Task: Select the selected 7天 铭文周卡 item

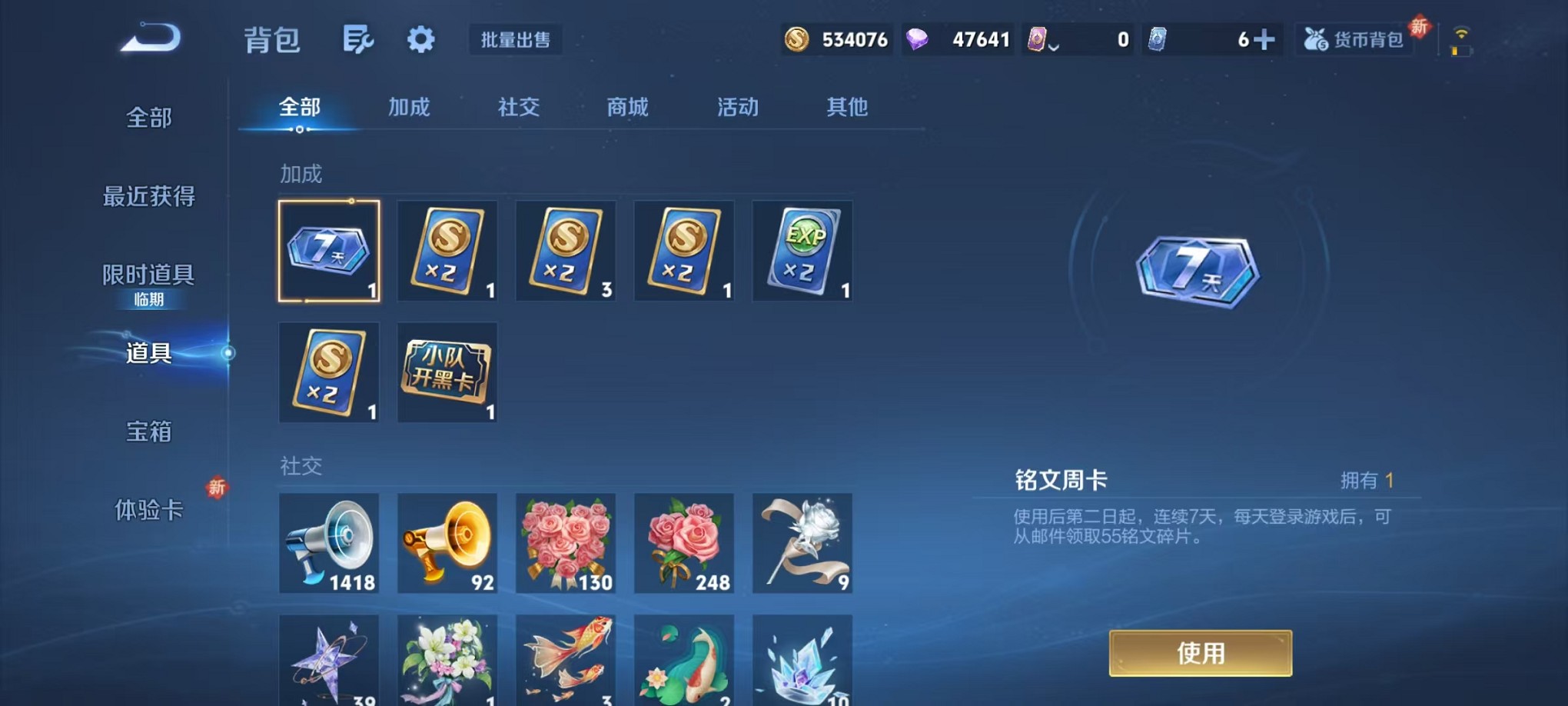Action: (329, 250)
